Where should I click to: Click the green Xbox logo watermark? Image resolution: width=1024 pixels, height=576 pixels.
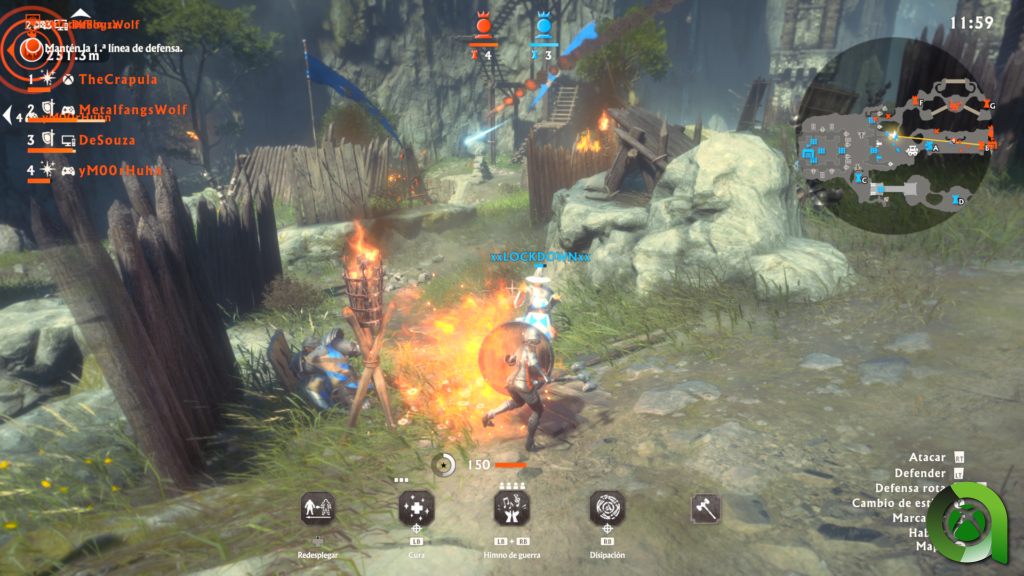click(965, 523)
